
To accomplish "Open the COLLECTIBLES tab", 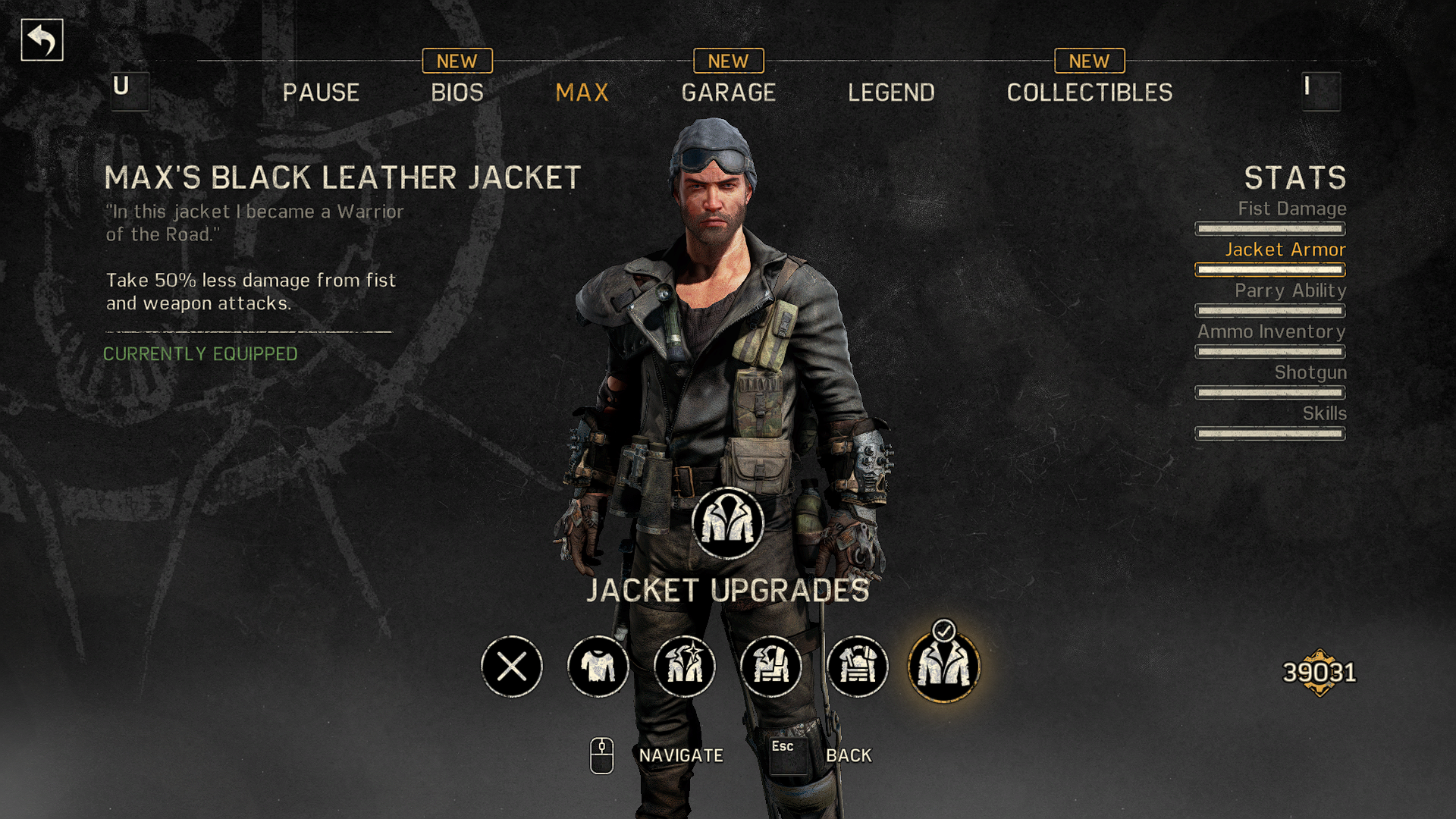I will point(1089,93).
